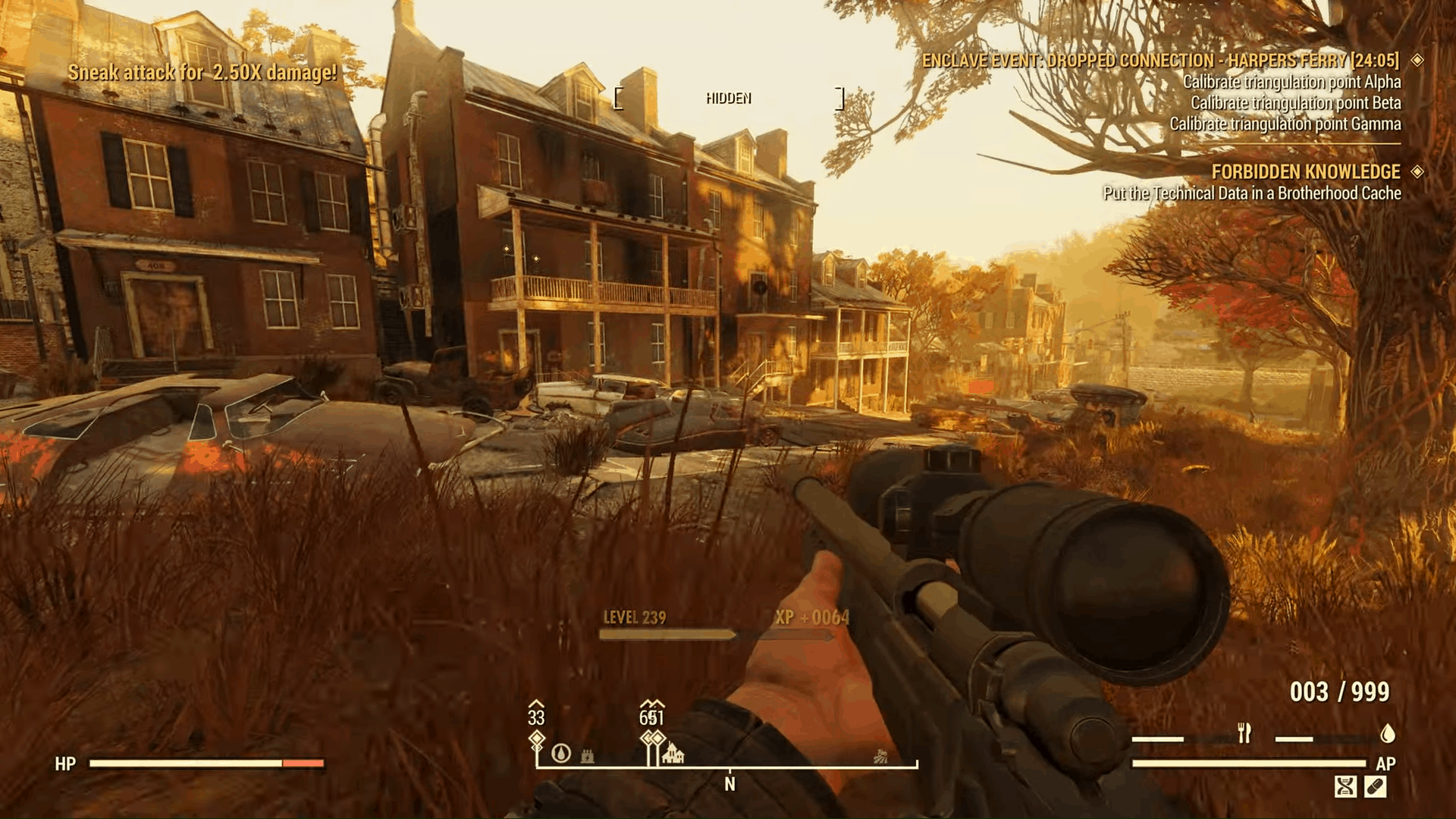Click the factory marker on the compass bar

pos(586,758)
